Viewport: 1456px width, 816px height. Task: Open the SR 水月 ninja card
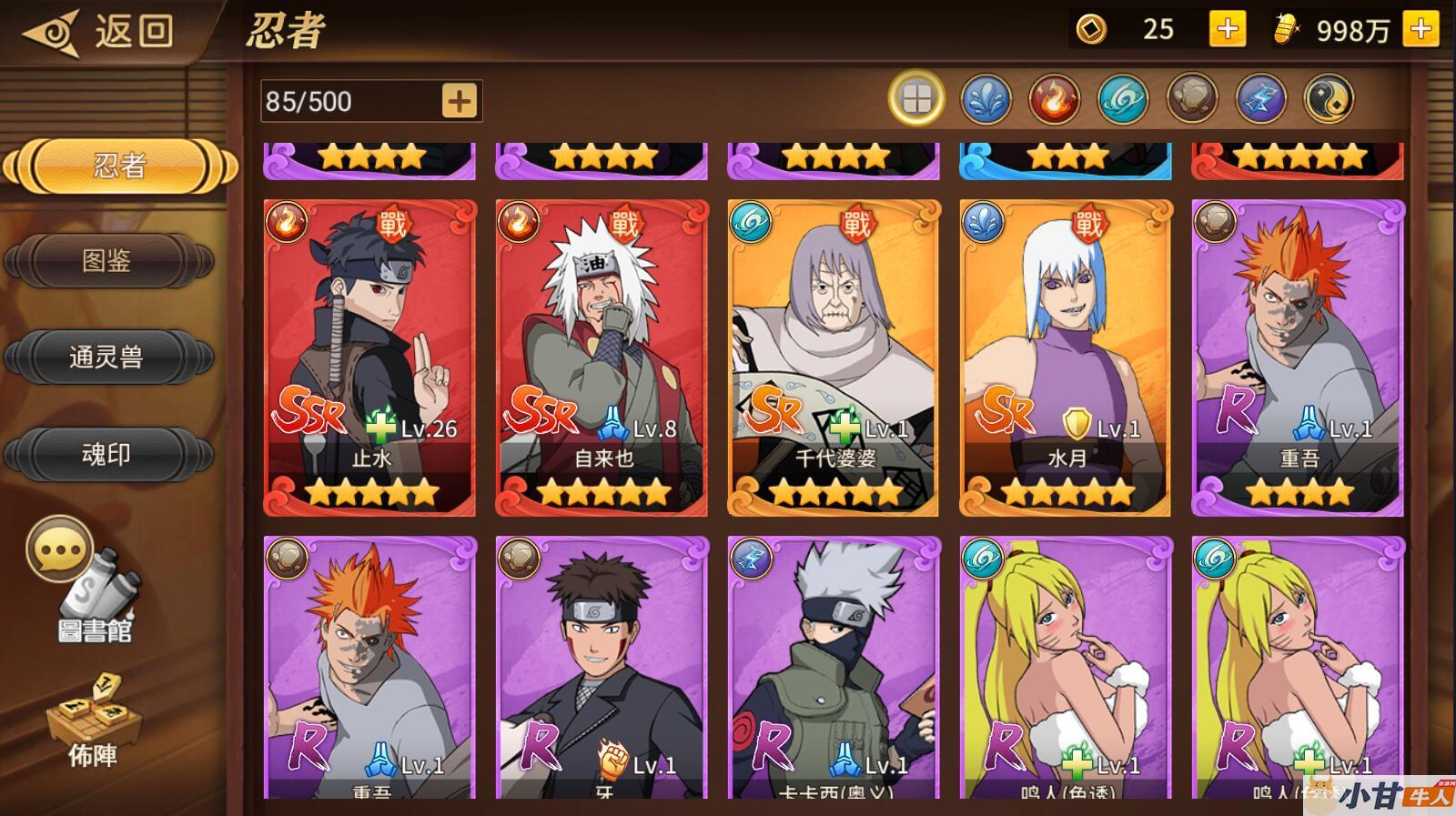pyautogui.click(x=1066, y=358)
